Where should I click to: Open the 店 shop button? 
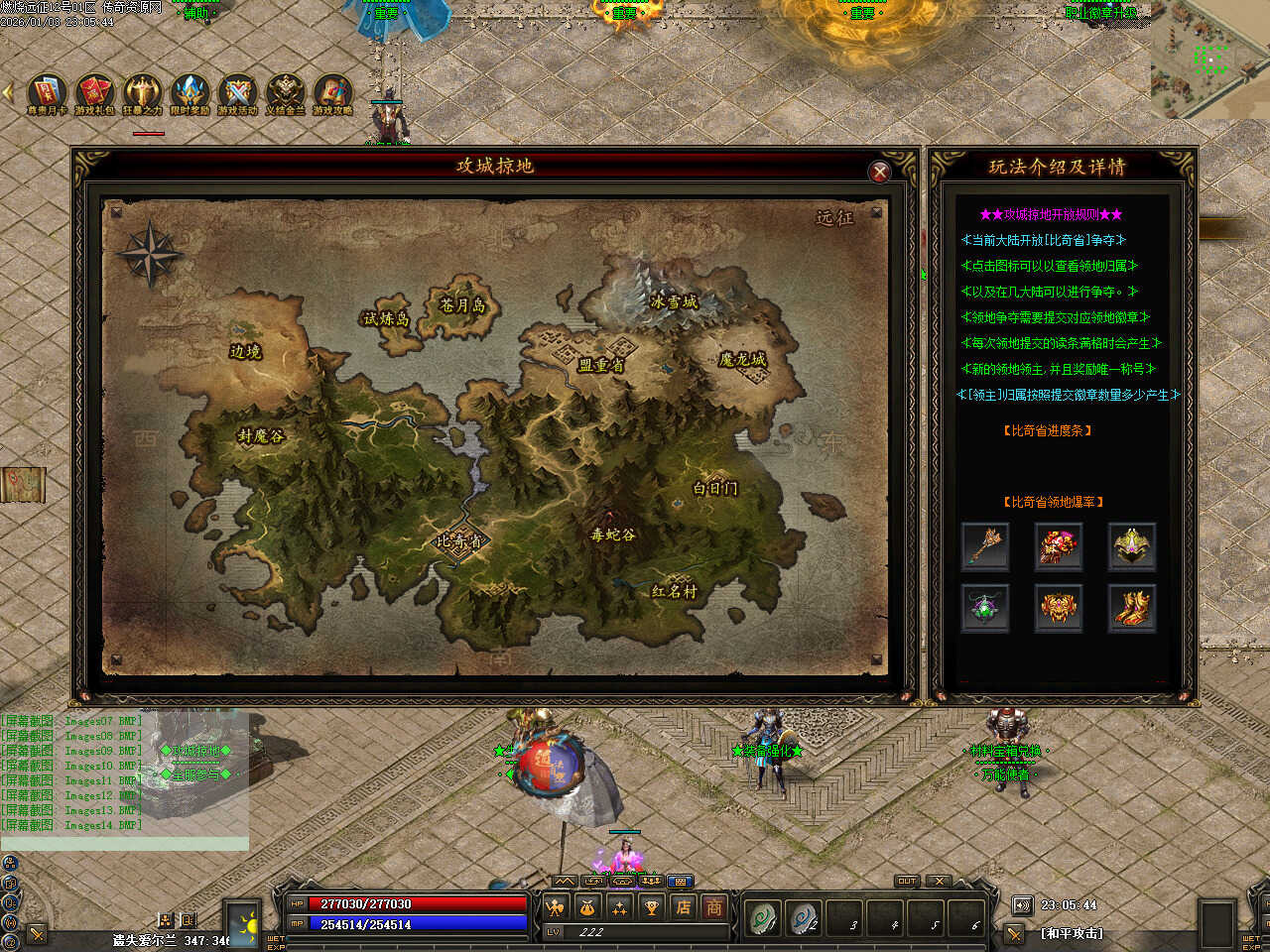click(x=683, y=906)
